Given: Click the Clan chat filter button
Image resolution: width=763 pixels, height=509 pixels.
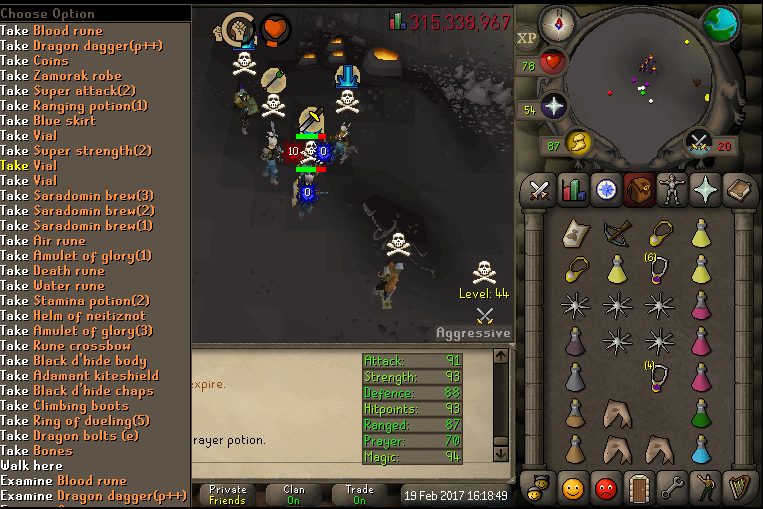Looking at the screenshot, I should click(294, 495).
